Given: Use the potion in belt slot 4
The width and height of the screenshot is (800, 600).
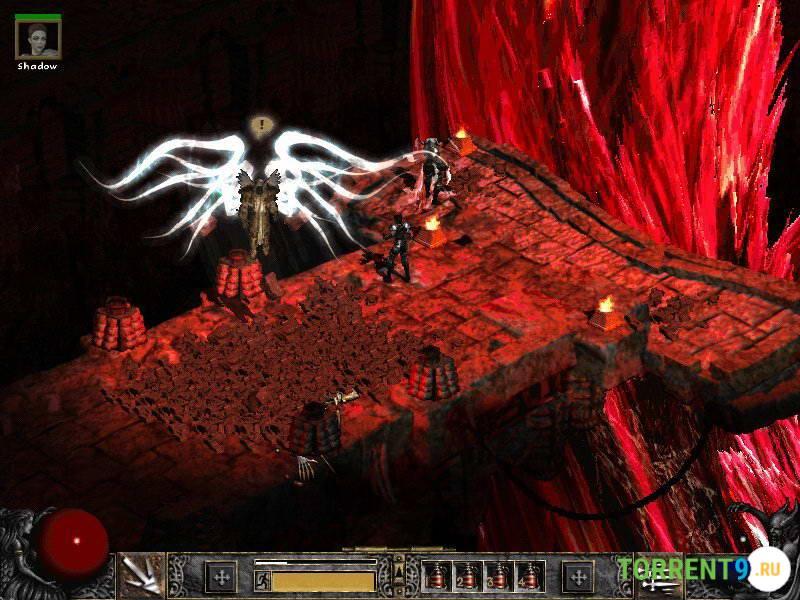Looking at the screenshot, I should click(x=529, y=576).
